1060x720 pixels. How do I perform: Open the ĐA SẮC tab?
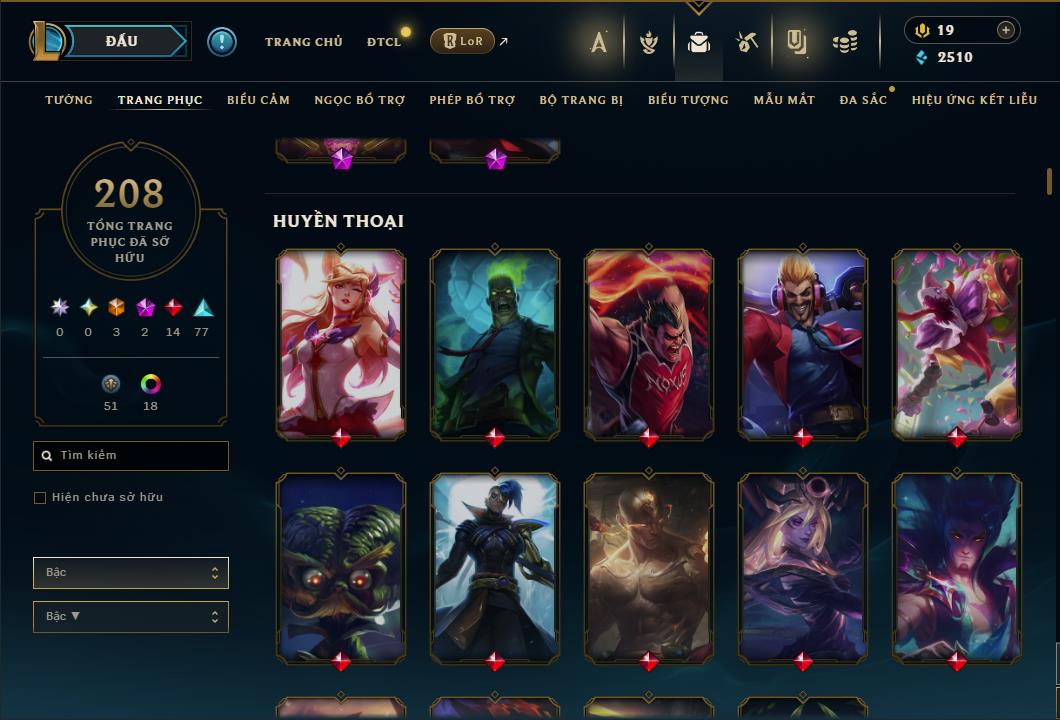pyautogui.click(x=863, y=100)
